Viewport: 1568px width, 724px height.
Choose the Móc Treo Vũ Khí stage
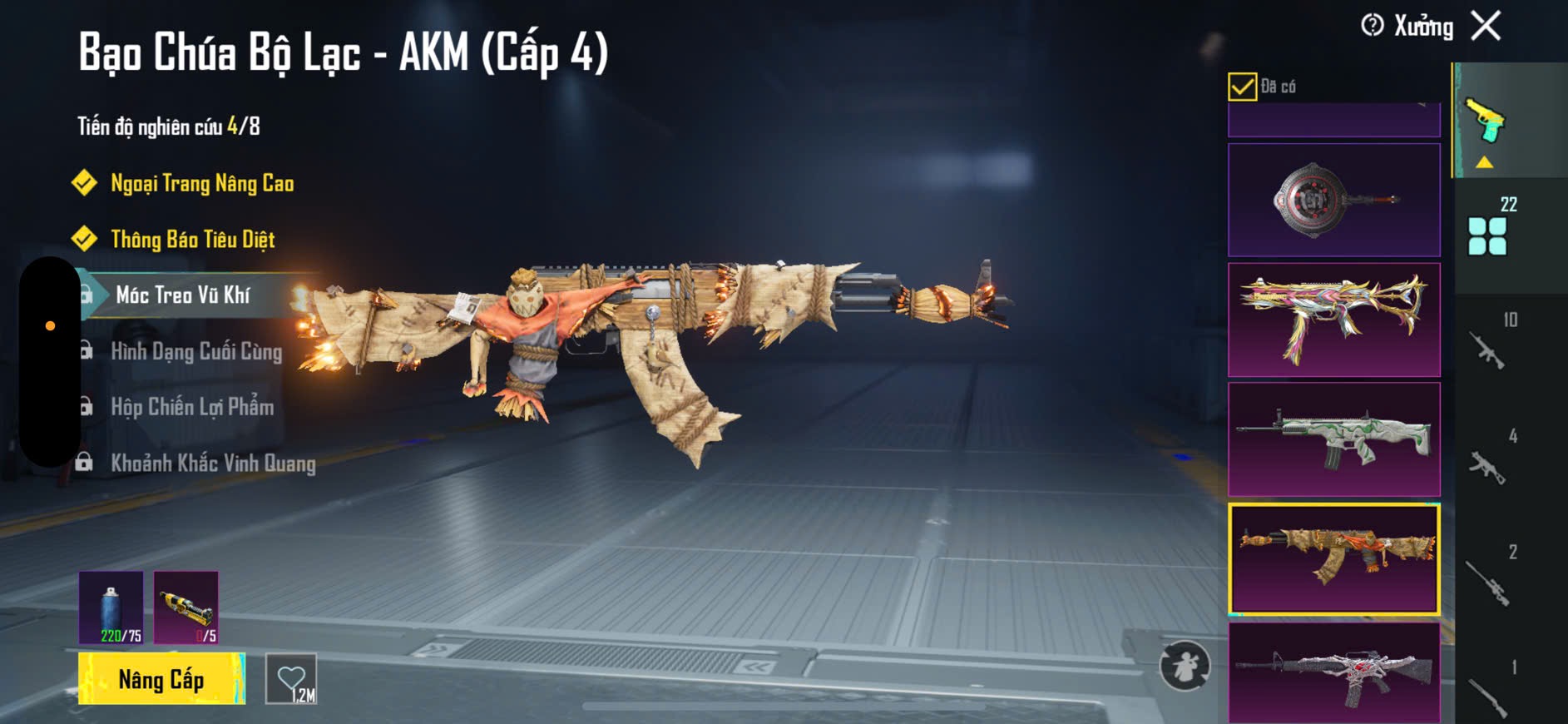click(183, 295)
